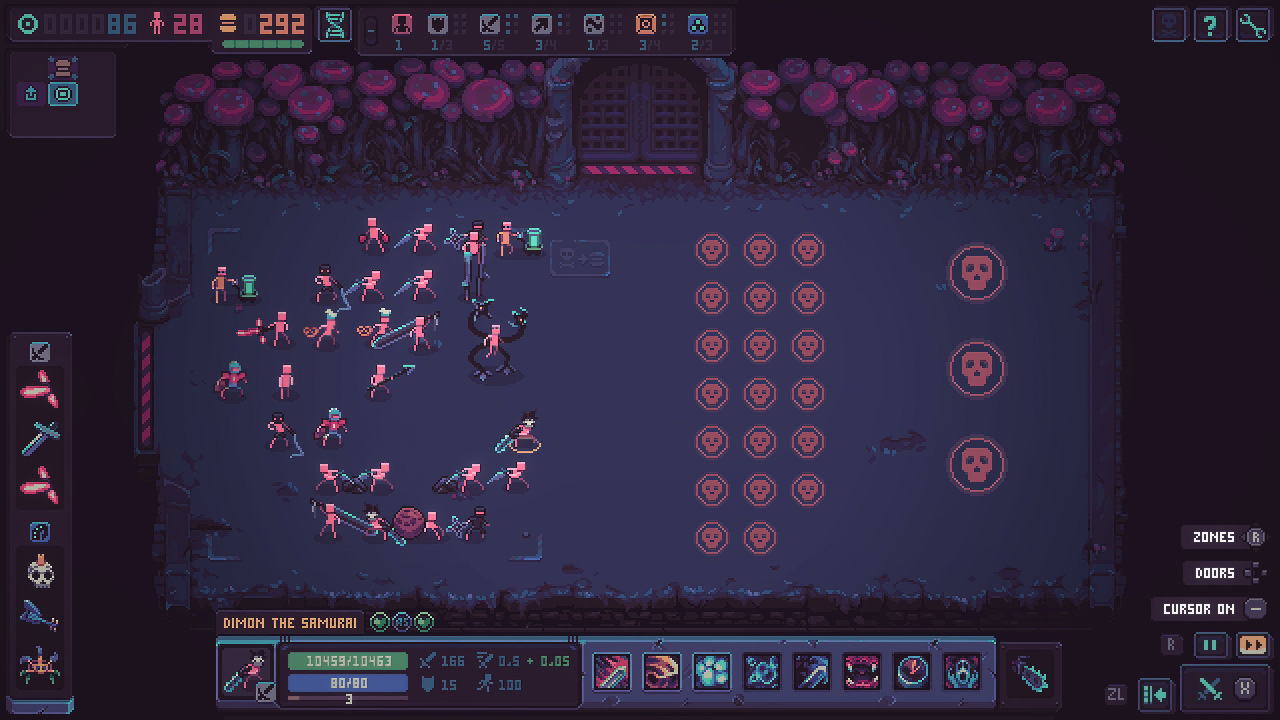Image resolution: width=1280 pixels, height=720 pixels.
Task: Activate the fanged mouth ability in the hotbar
Action: click(862, 671)
